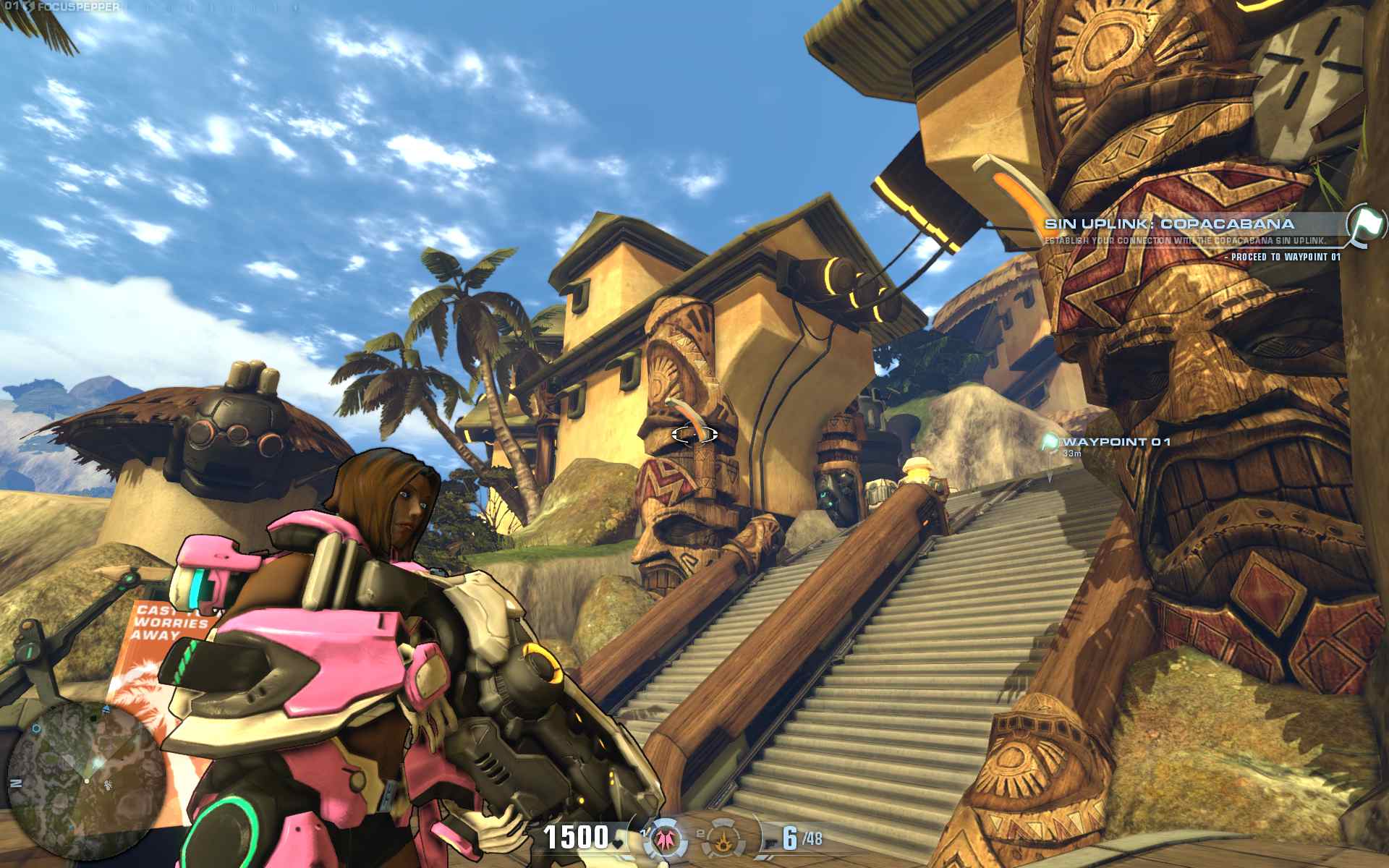Trigger the orange flame ability in slot 2
This screenshot has height=868, width=1389.
[x=721, y=839]
